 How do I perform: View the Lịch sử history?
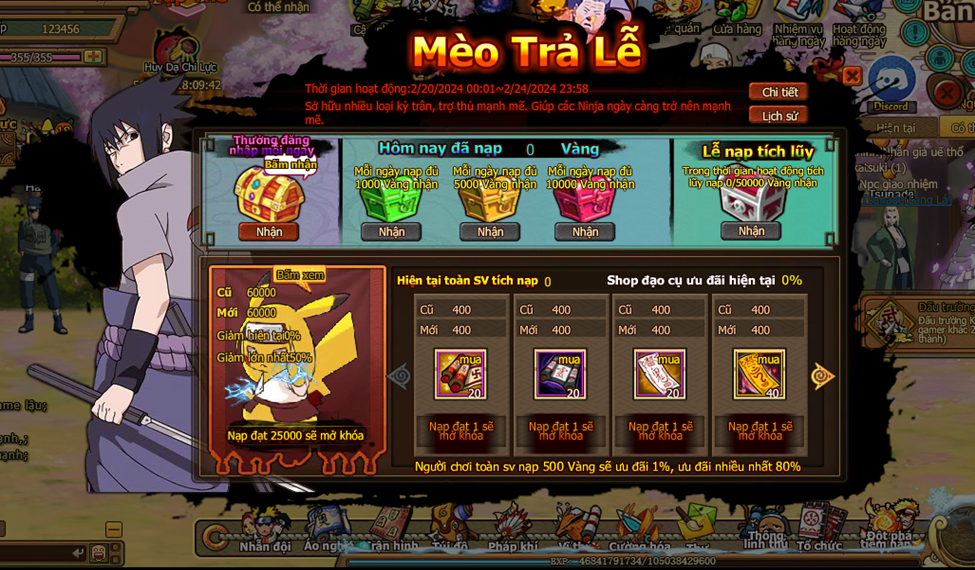[778, 116]
